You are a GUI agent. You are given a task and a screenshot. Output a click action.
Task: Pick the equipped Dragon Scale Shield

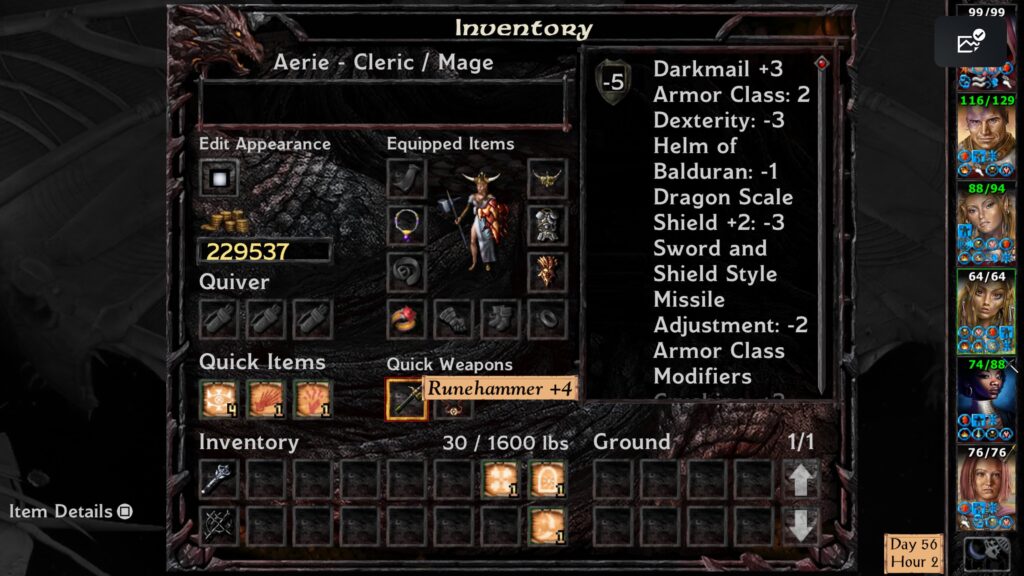point(547,272)
